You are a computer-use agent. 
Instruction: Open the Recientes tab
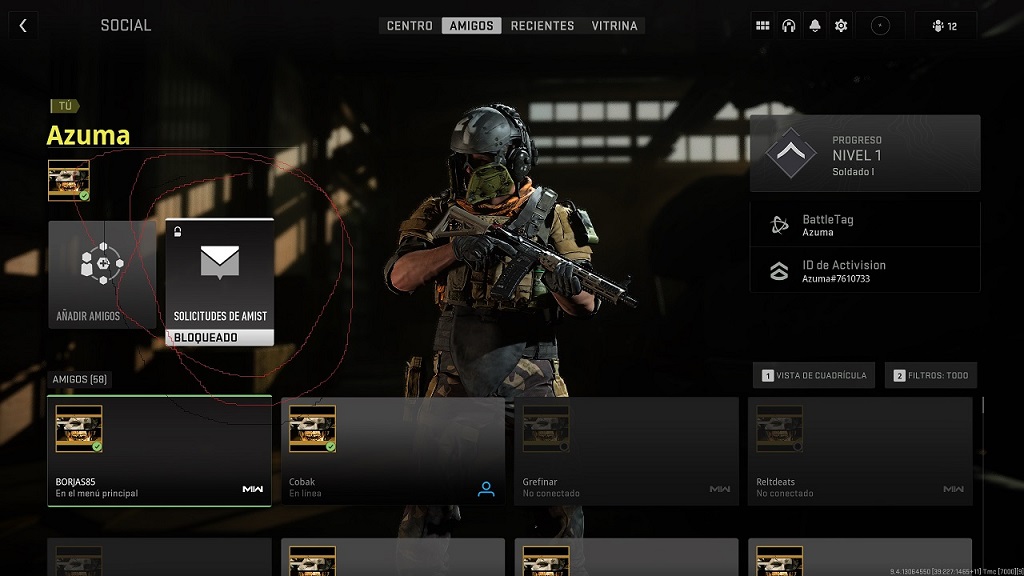(542, 26)
